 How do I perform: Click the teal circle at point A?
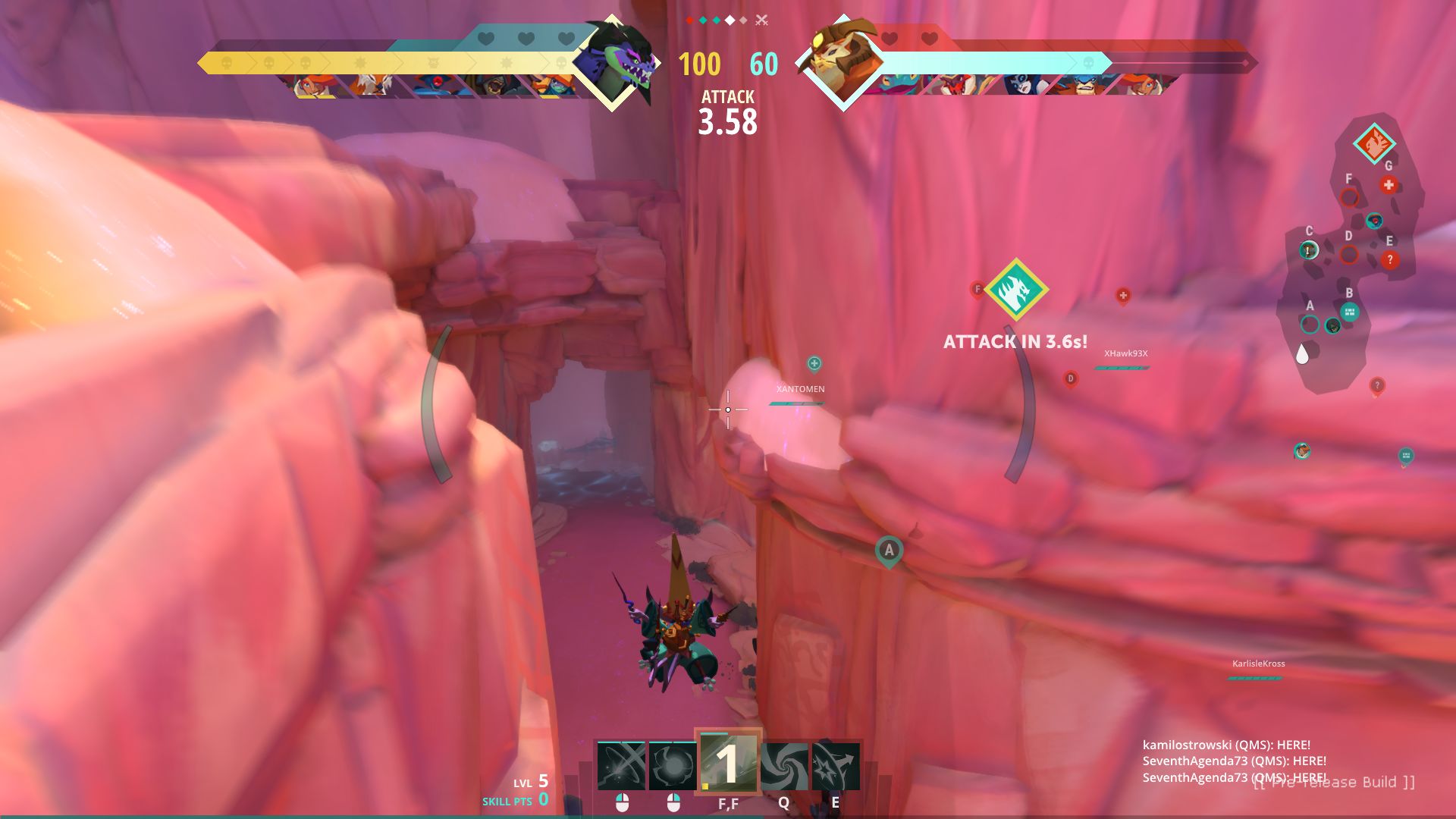point(1310,325)
